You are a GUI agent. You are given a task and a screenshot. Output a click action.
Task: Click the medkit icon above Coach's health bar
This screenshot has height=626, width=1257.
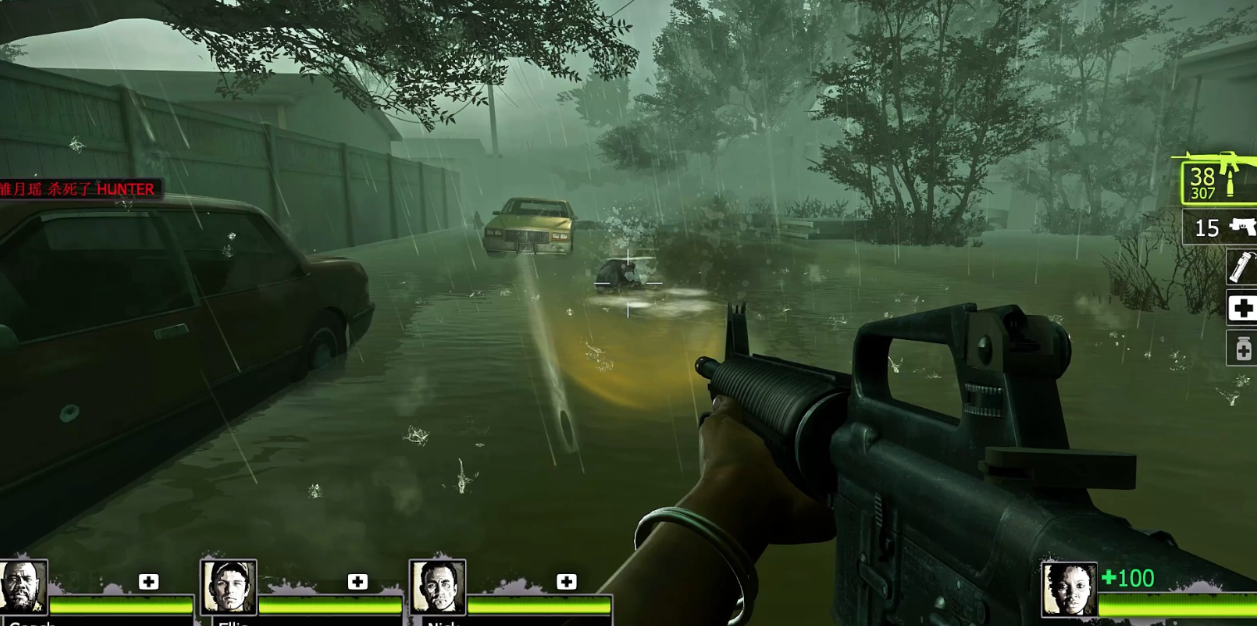[x=149, y=582]
